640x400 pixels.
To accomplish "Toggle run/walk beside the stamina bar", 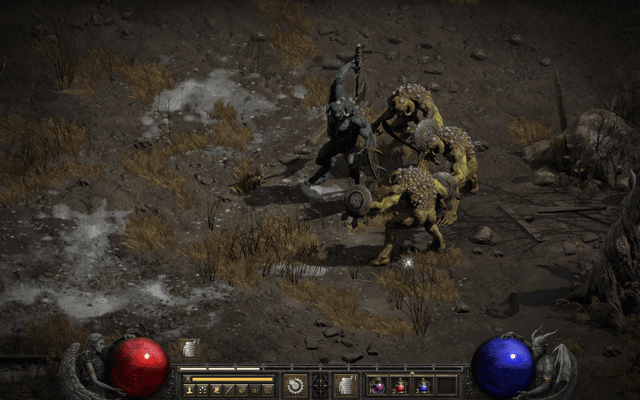I will (x=186, y=379).
